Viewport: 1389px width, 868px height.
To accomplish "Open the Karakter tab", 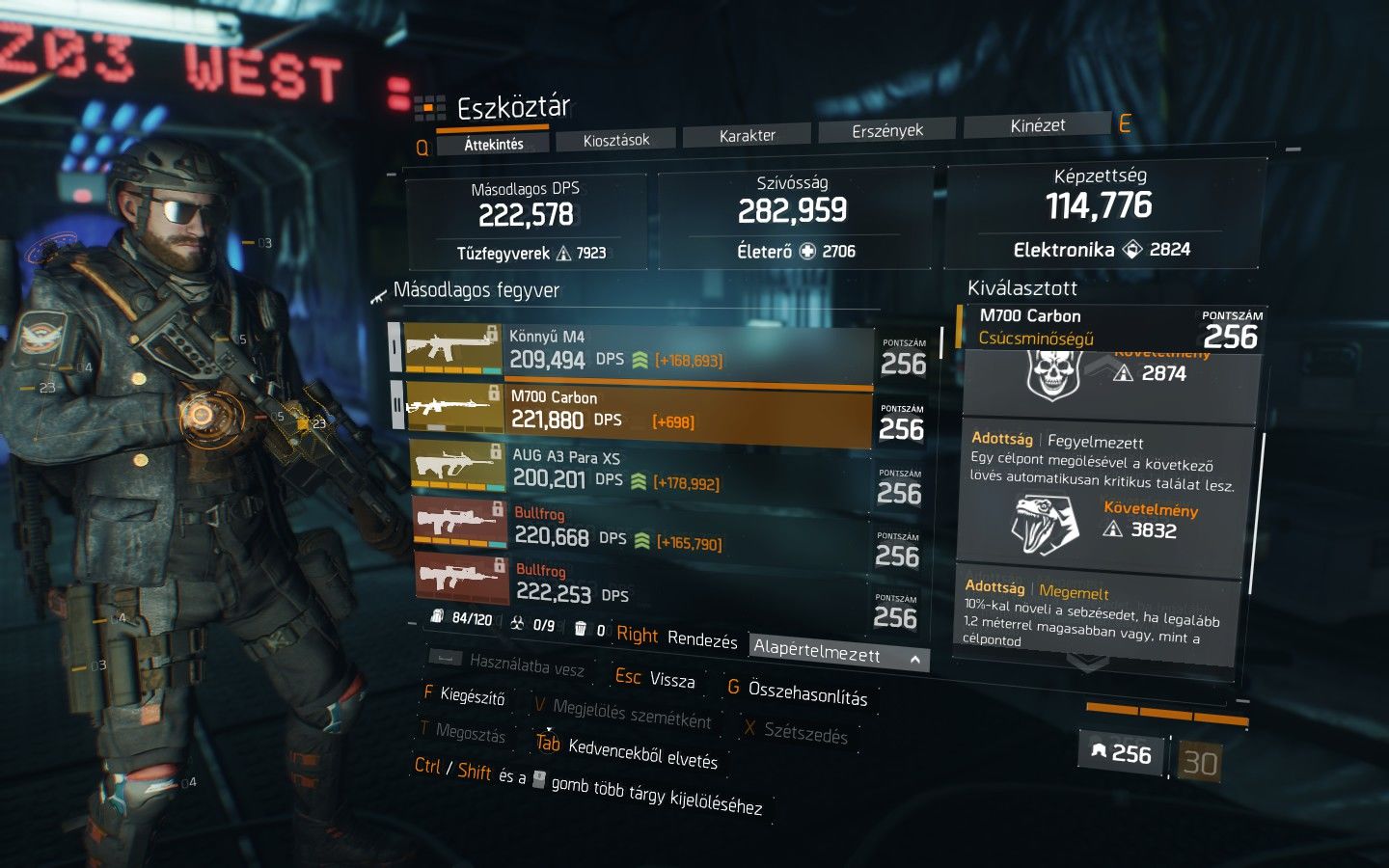I will (x=747, y=135).
